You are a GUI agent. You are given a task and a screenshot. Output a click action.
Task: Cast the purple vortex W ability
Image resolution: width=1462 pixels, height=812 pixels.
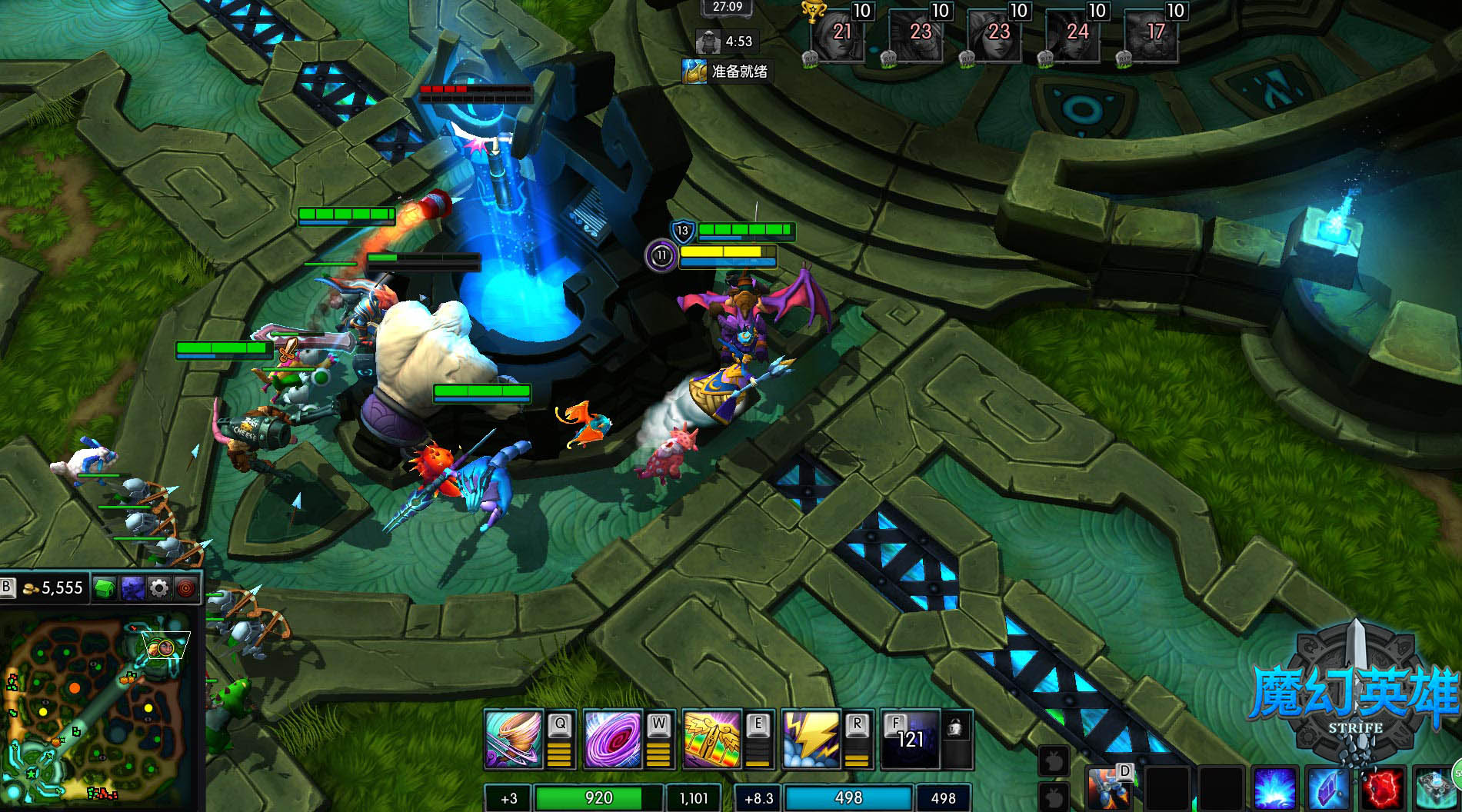612,740
